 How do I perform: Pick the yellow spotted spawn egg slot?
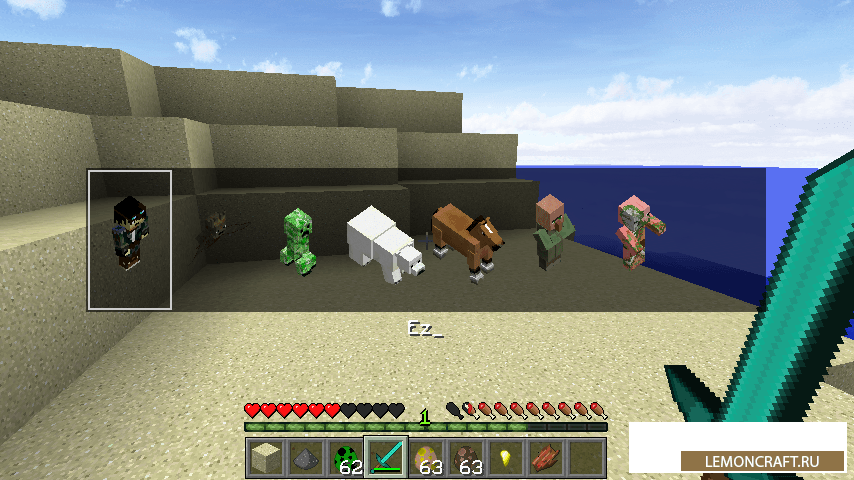tap(425, 458)
